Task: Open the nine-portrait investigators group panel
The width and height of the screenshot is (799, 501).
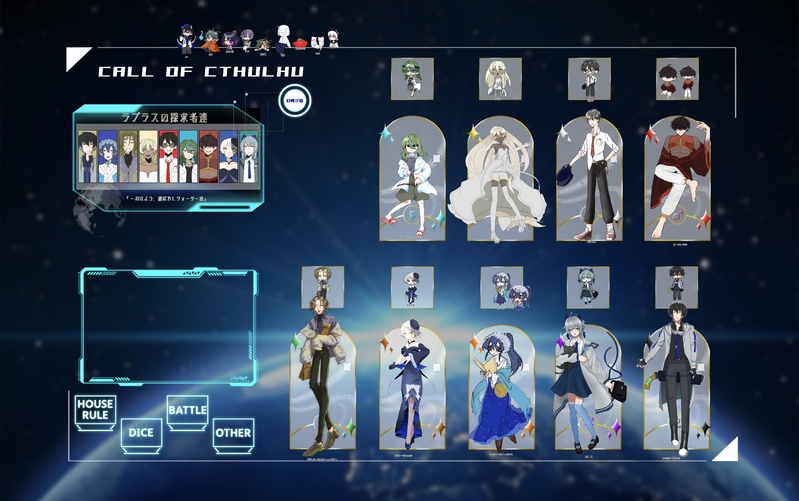Action: click(x=167, y=150)
